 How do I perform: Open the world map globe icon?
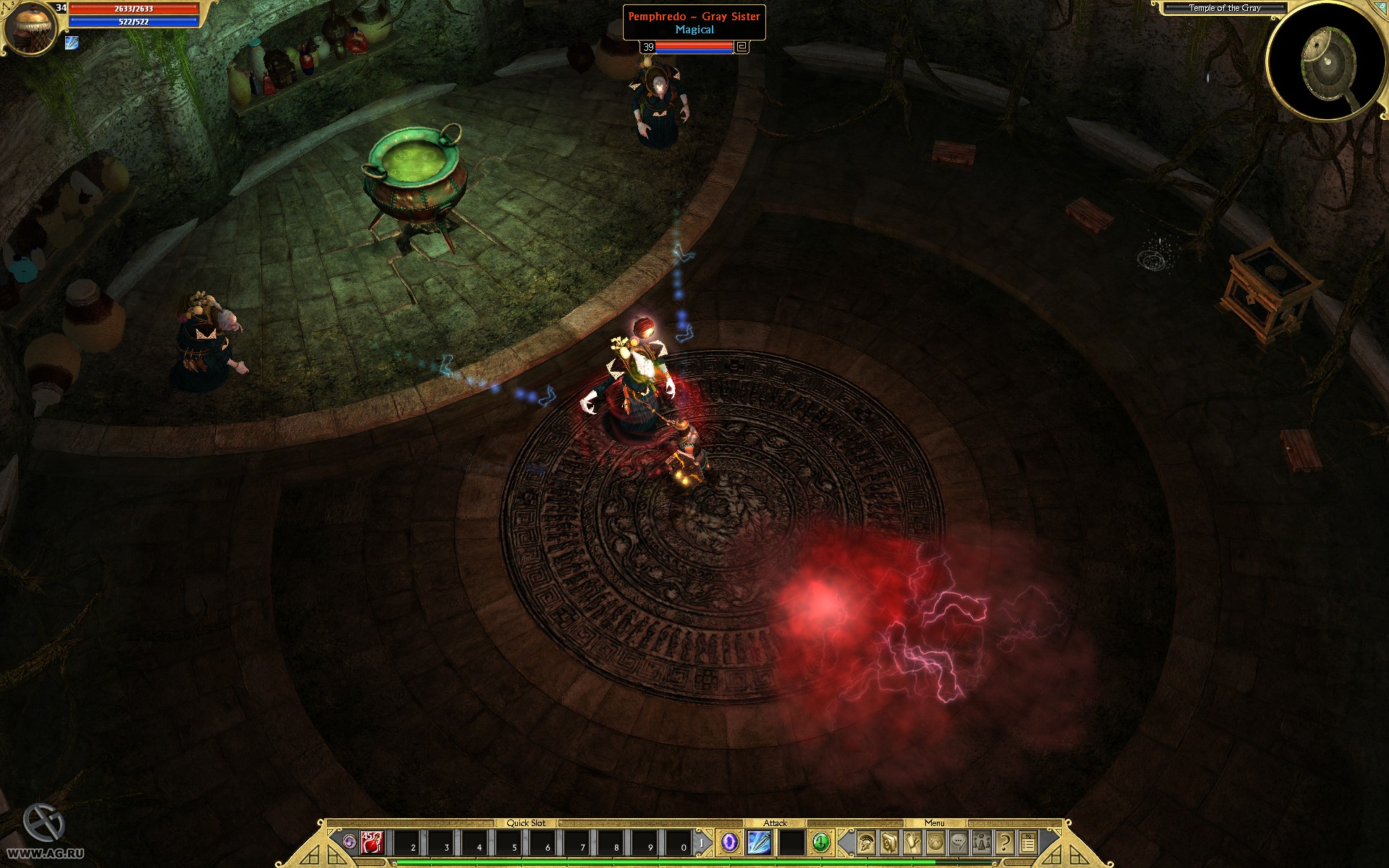[935, 842]
